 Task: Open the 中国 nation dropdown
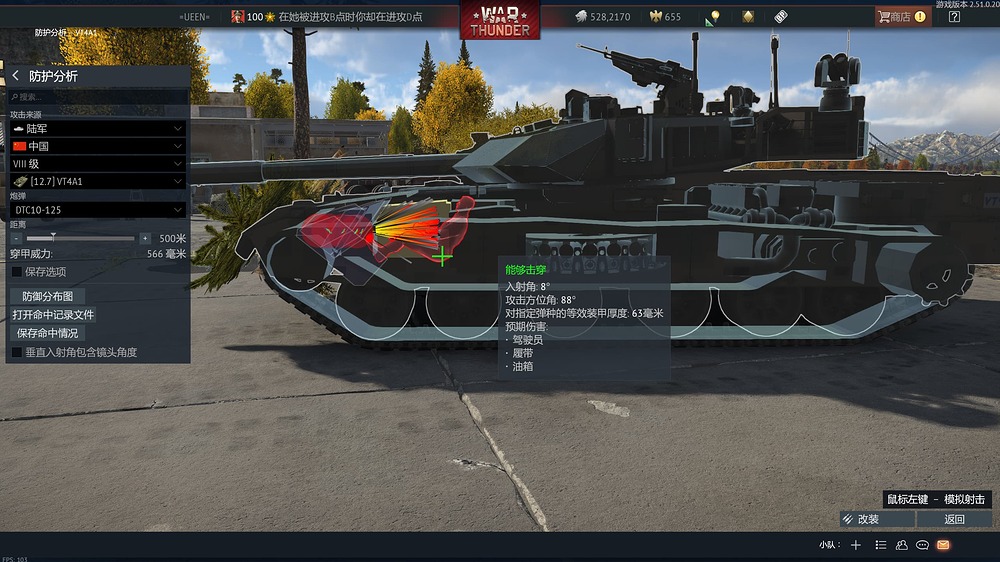(97, 146)
